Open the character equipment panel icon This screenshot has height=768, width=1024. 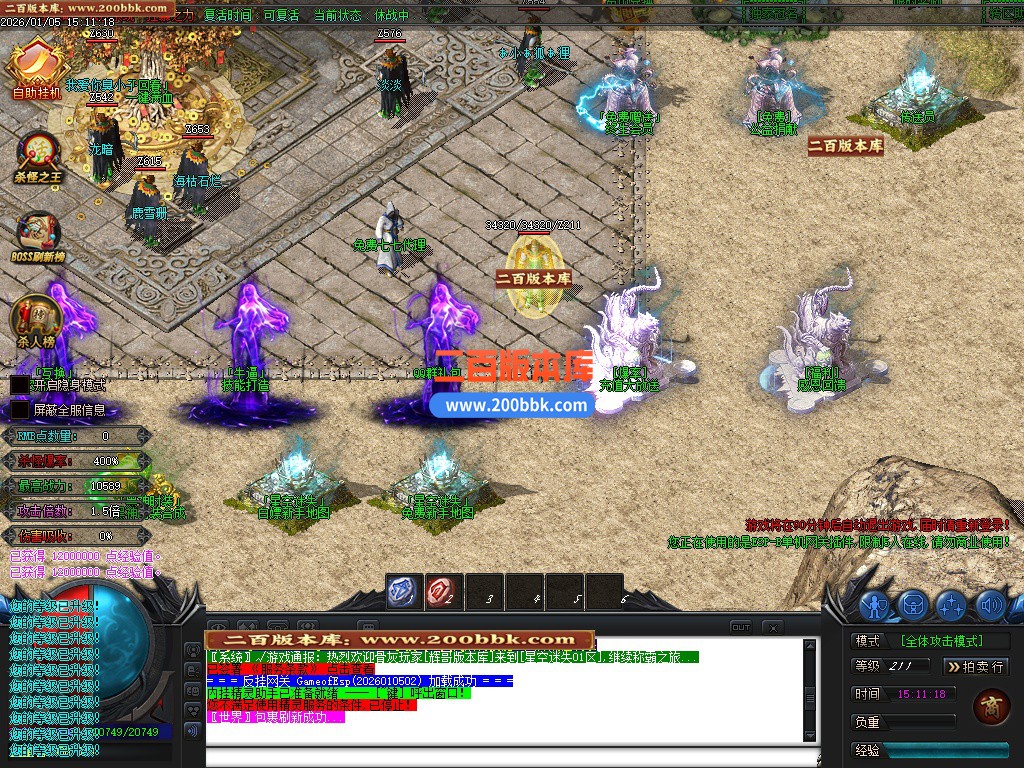click(x=875, y=605)
